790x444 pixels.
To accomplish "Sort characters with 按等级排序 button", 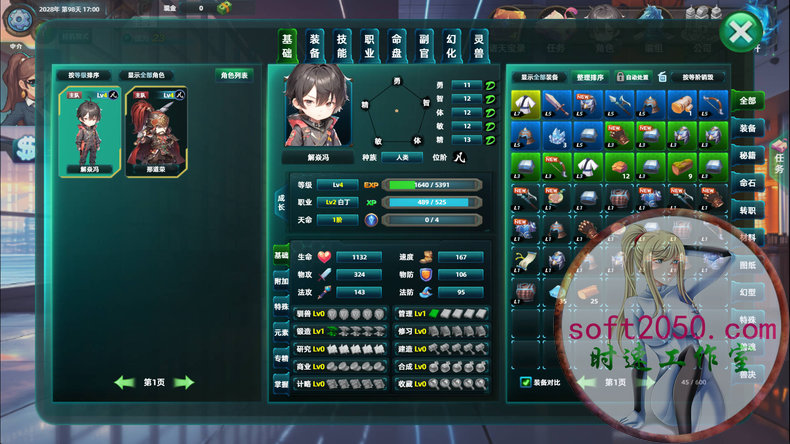I will [x=83, y=75].
